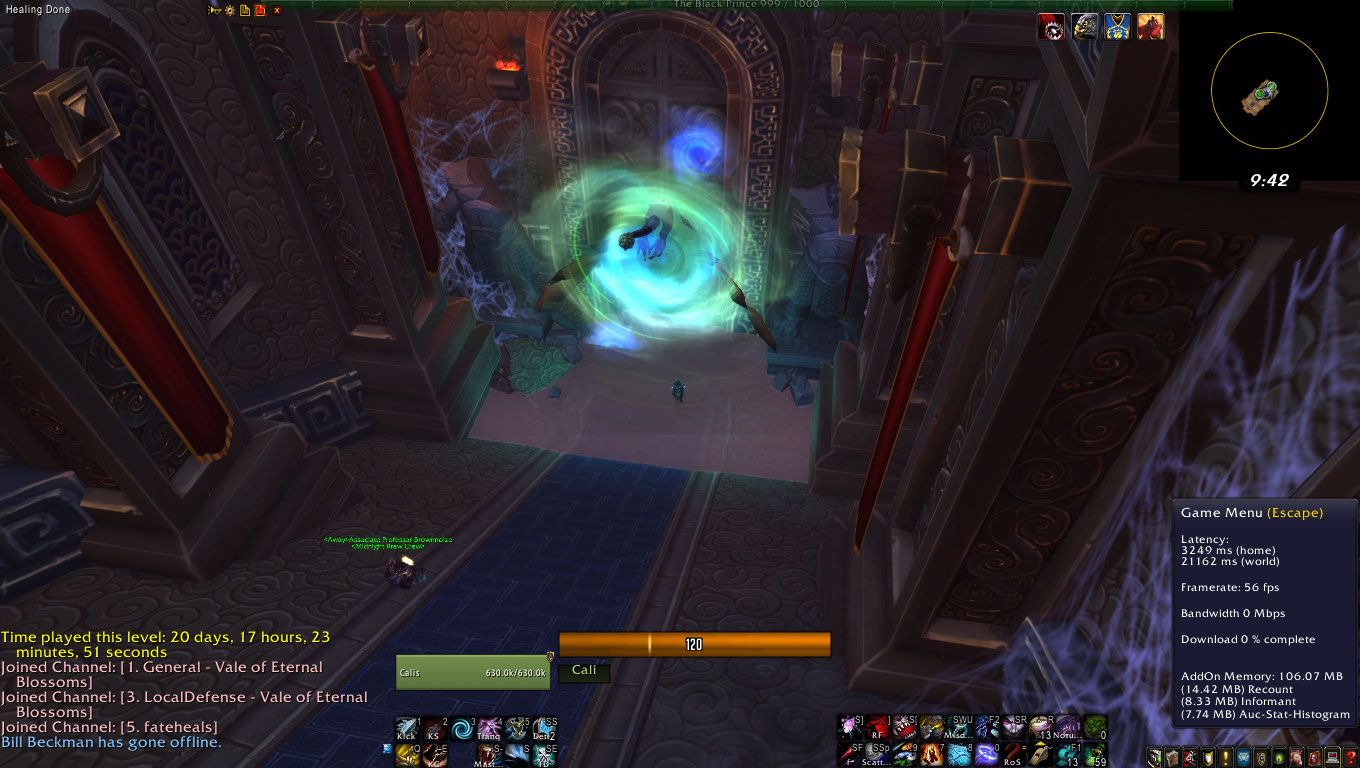This screenshot has width=1360, height=768.
Task: Trigger the teal skull ability labeled SE
Action: pos(544,755)
